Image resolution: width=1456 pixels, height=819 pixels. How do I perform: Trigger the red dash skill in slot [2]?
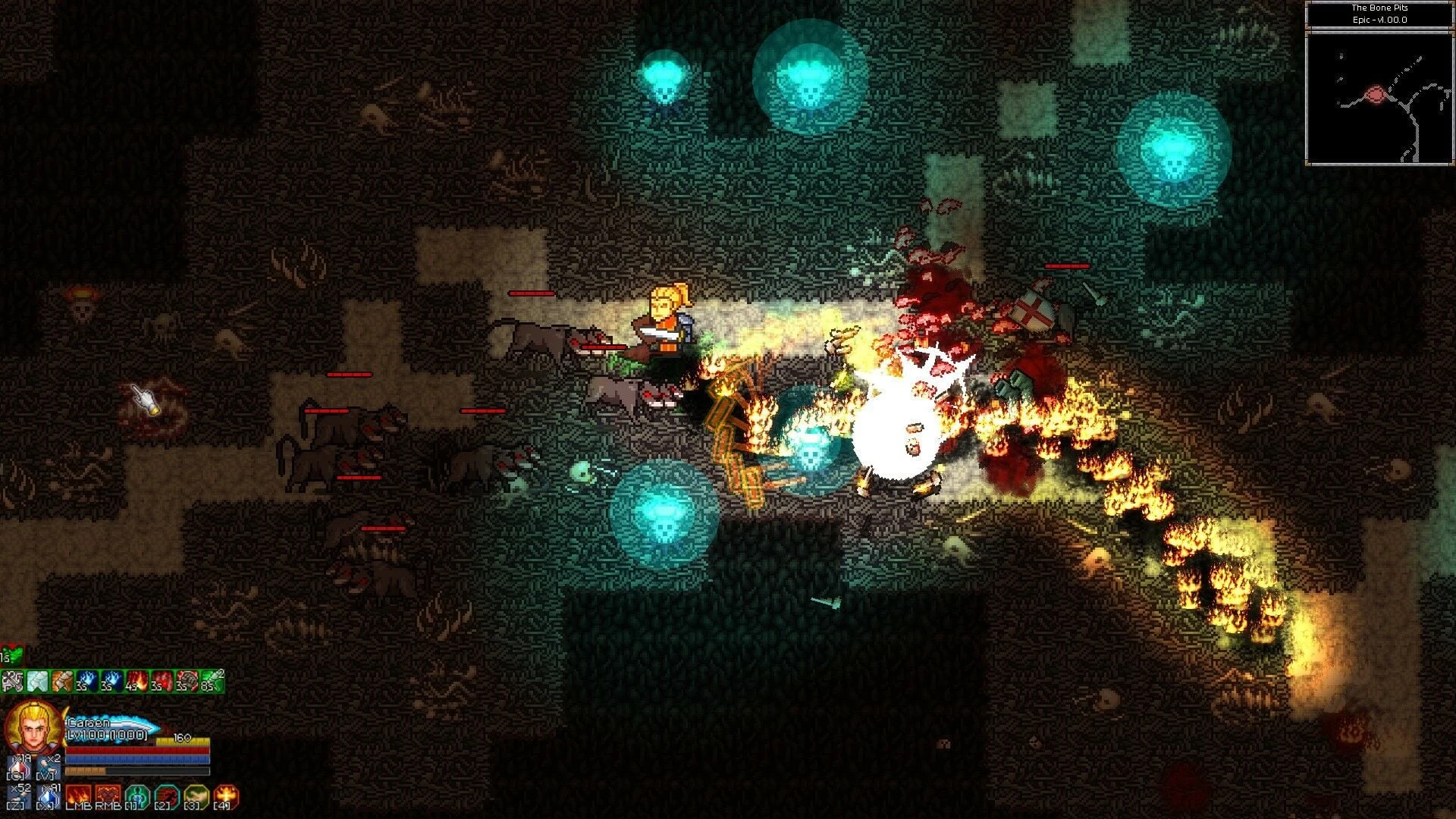[166, 794]
